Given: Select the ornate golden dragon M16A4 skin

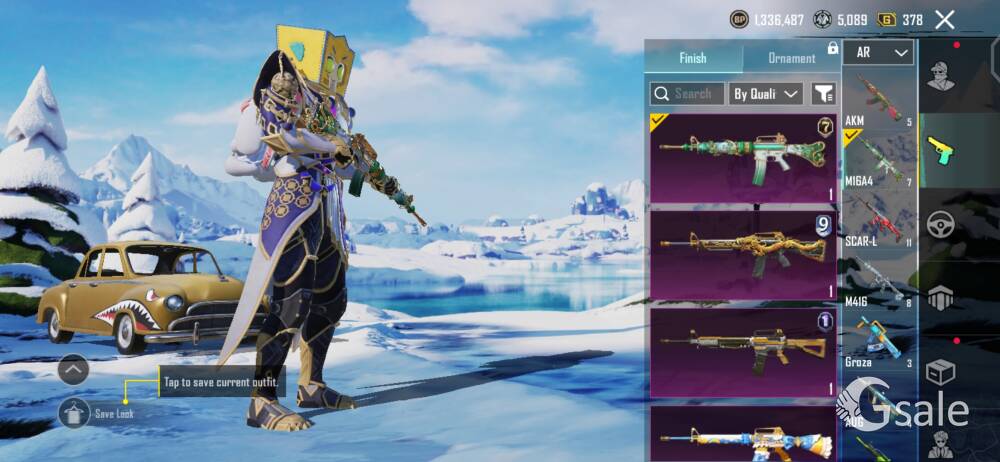Looking at the screenshot, I should click(743, 254).
